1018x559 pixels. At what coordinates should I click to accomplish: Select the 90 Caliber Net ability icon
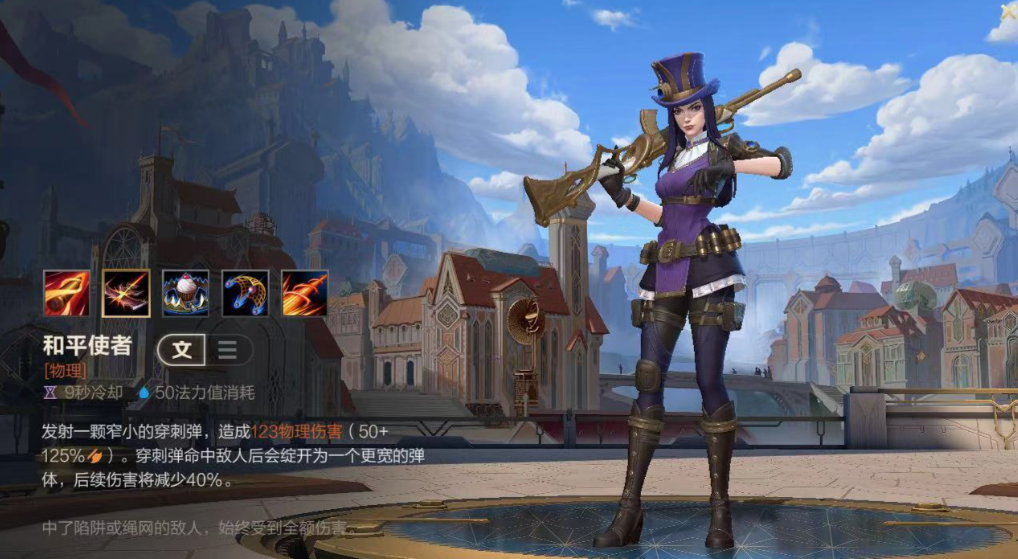(x=245, y=293)
